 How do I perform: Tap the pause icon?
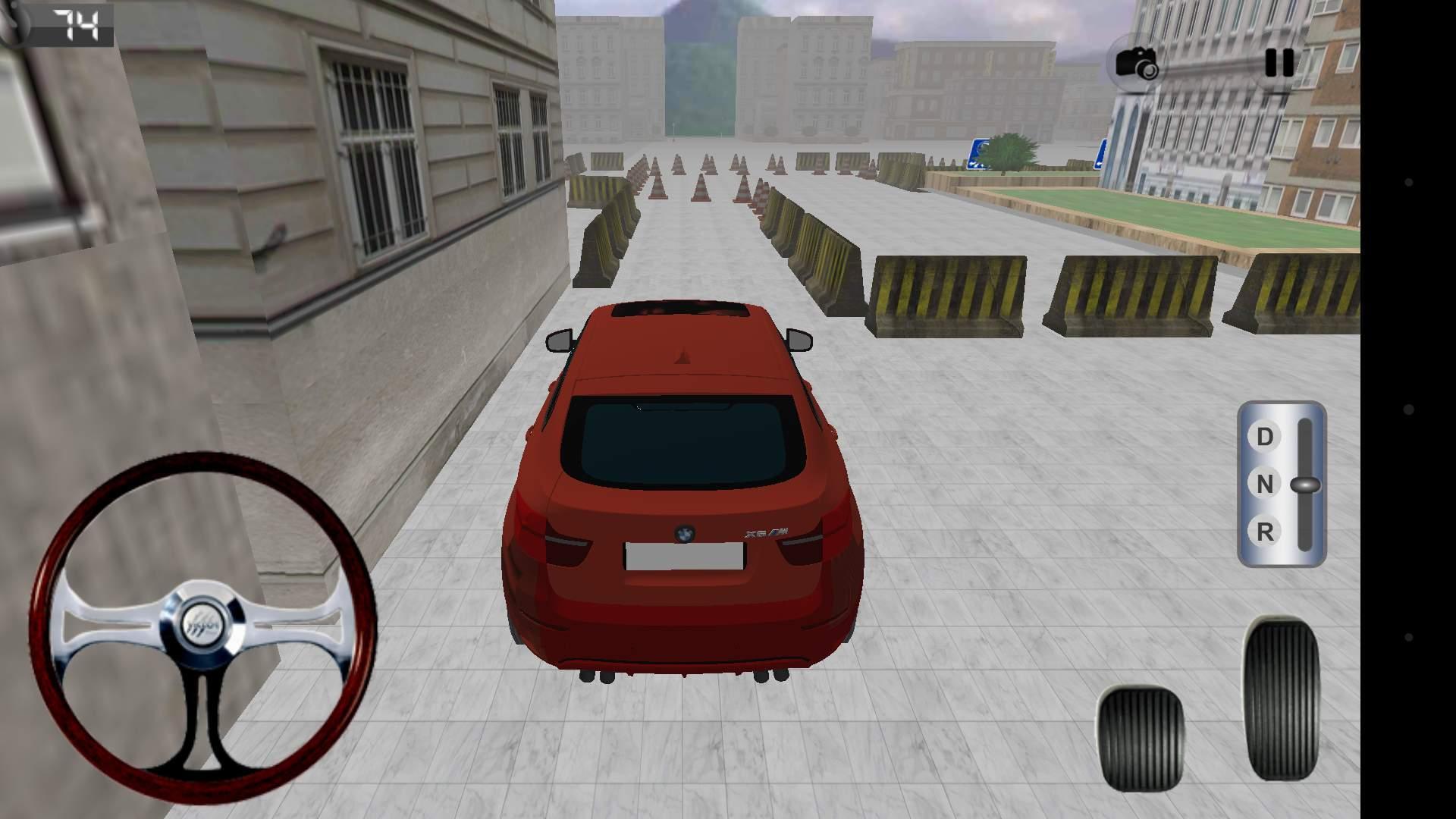[1279, 64]
